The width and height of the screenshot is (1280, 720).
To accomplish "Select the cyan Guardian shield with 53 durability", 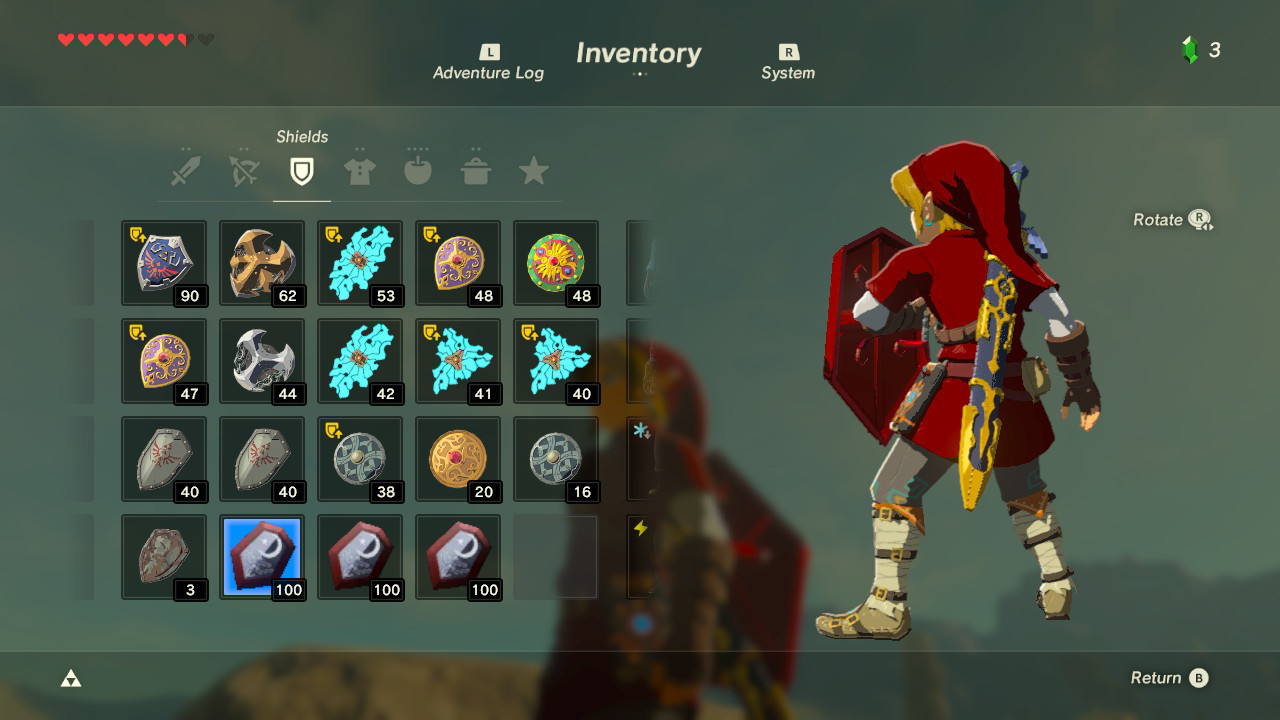I will point(360,262).
